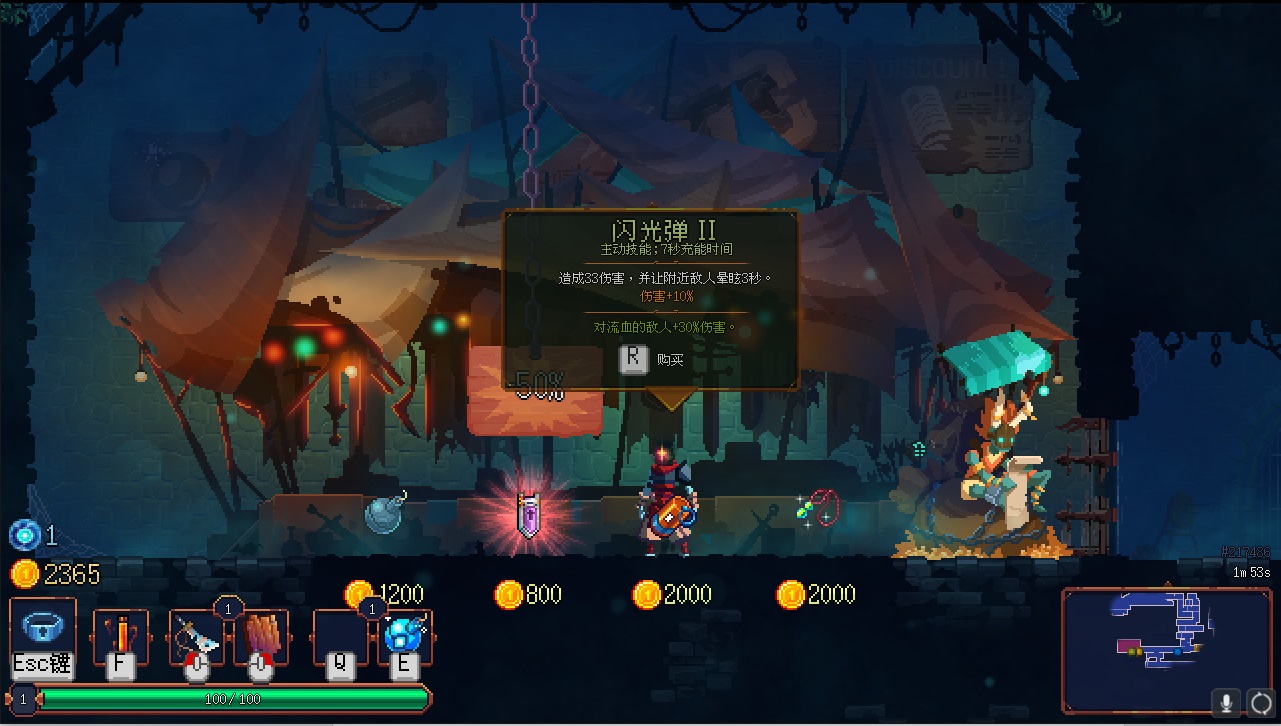Open the menu via the blue amulet slot
This screenshot has width=1281, height=726.
43,630
